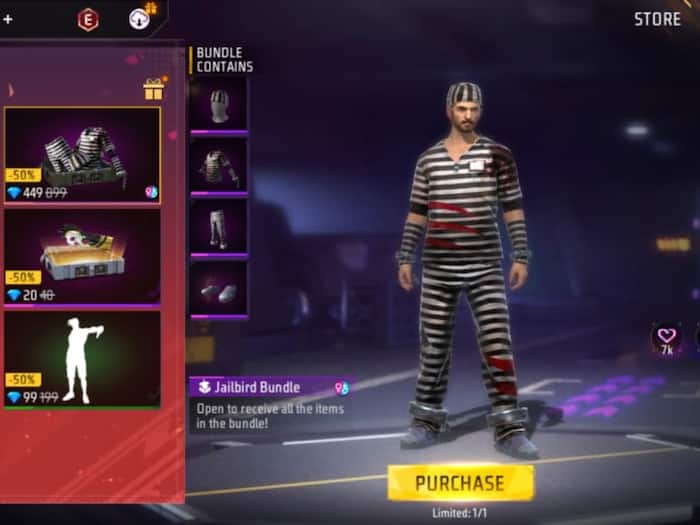This screenshot has width=700, height=525.
Task: Choose the loot crate offer priced 20 diamonds
Action: 82,256
